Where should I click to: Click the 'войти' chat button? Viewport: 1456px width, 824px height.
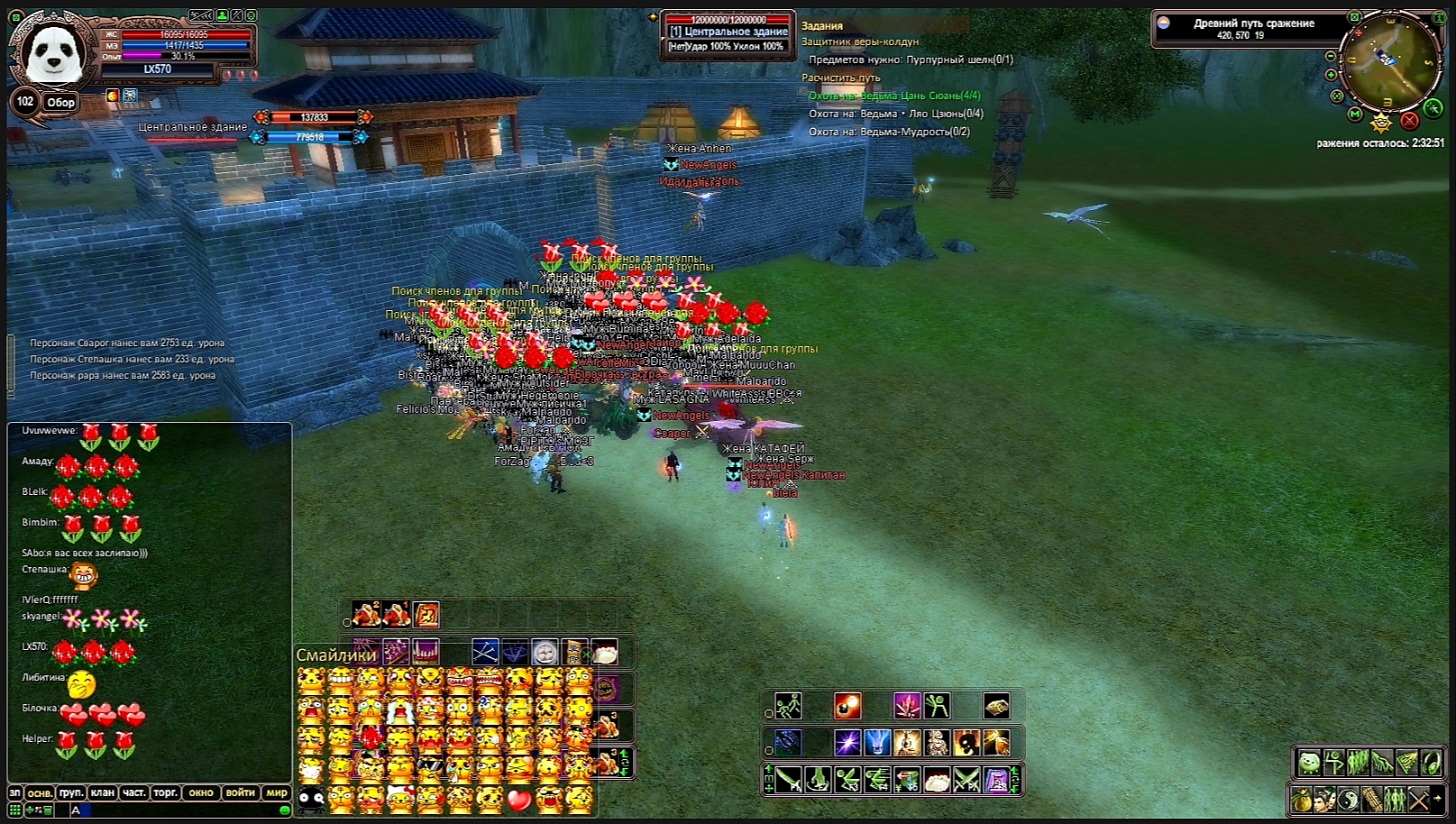point(240,793)
